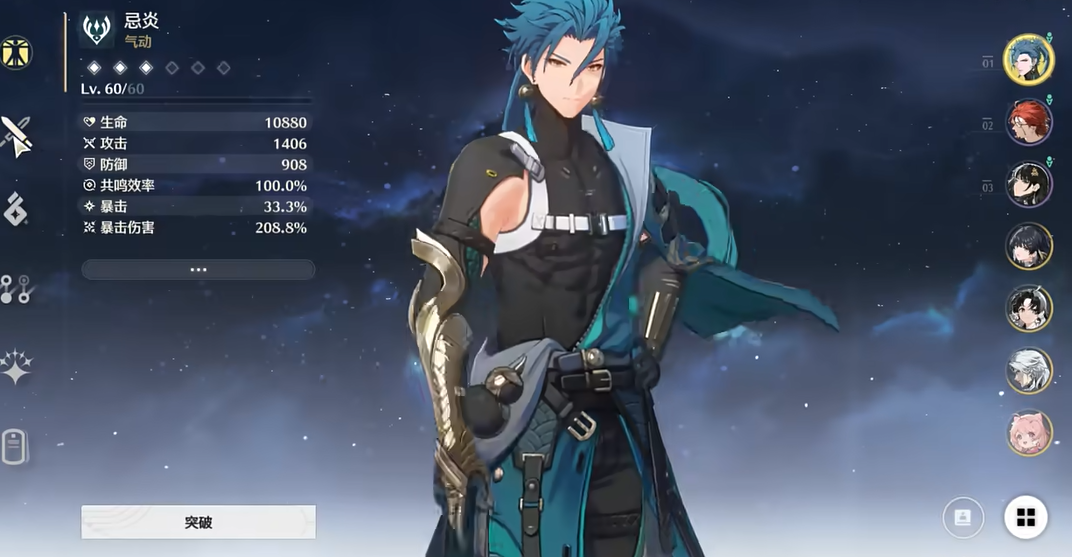Show the skill tree tab with linked nodes
1072x557 pixels.
pyautogui.click(x=16, y=289)
